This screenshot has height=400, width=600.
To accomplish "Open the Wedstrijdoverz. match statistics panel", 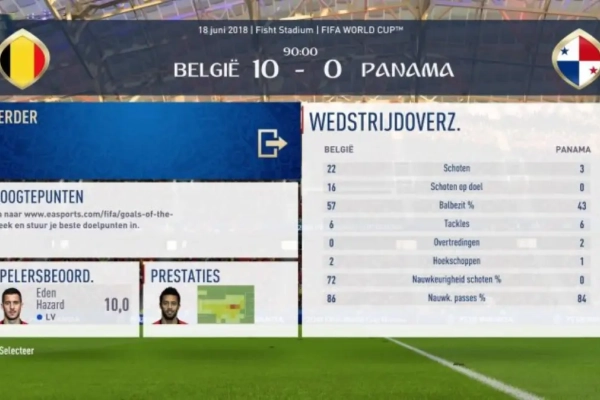I will point(450,218).
